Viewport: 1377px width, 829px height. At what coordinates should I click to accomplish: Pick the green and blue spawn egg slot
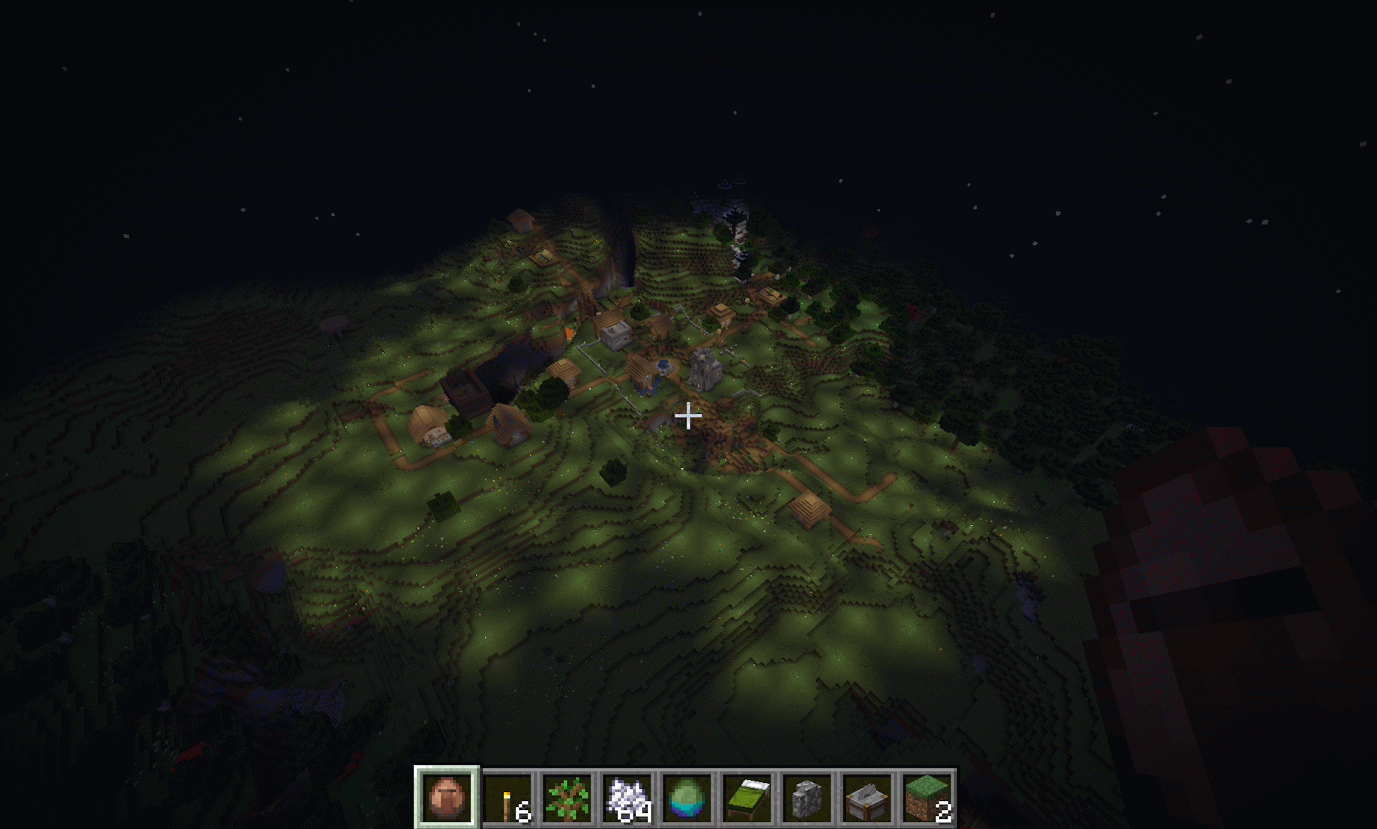687,798
